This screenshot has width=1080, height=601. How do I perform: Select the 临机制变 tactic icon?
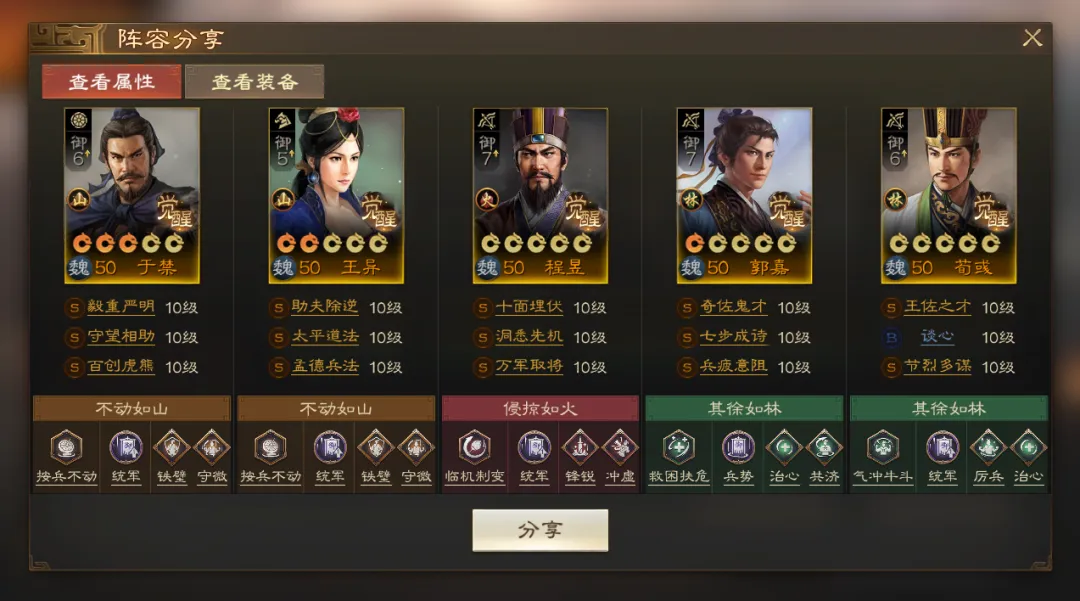[x=474, y=447]
